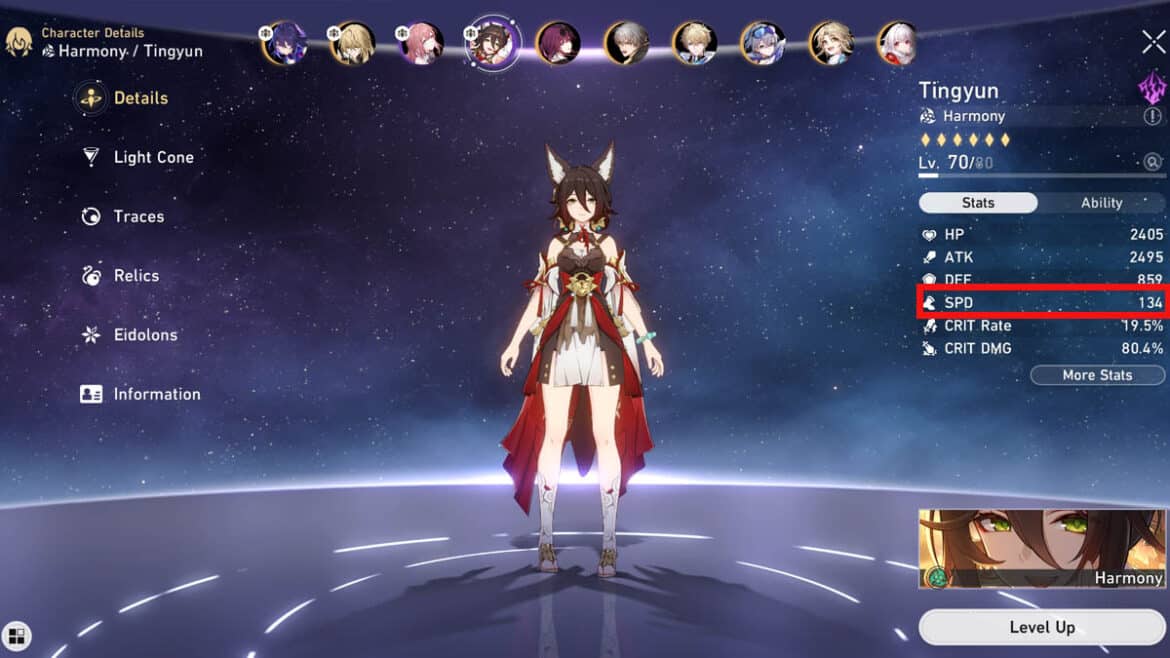Switch to Kafka's portrait
The image size is (1170, 658).
pos(558,43)
